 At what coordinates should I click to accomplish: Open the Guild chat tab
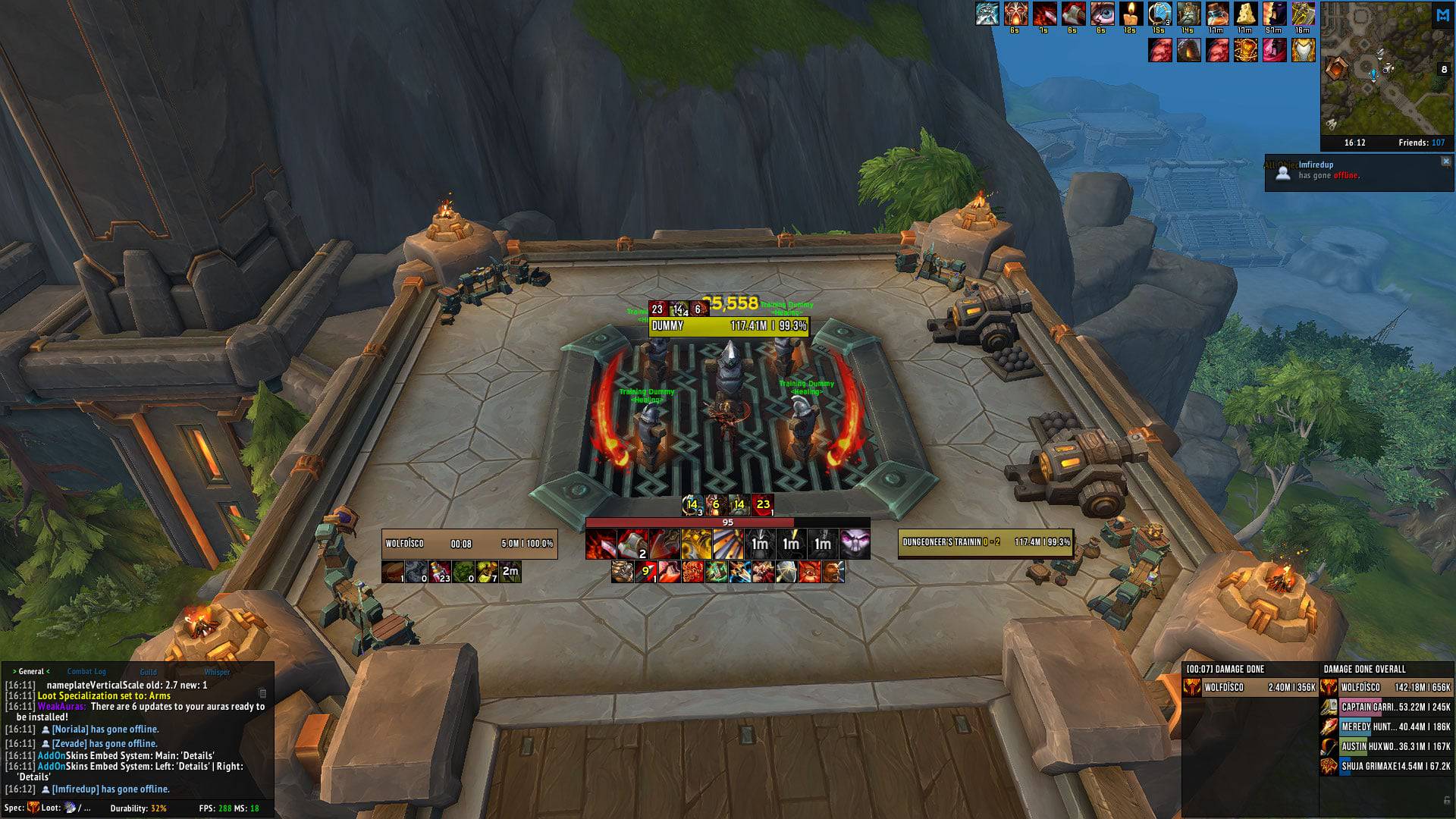click(x=148, y=671)
